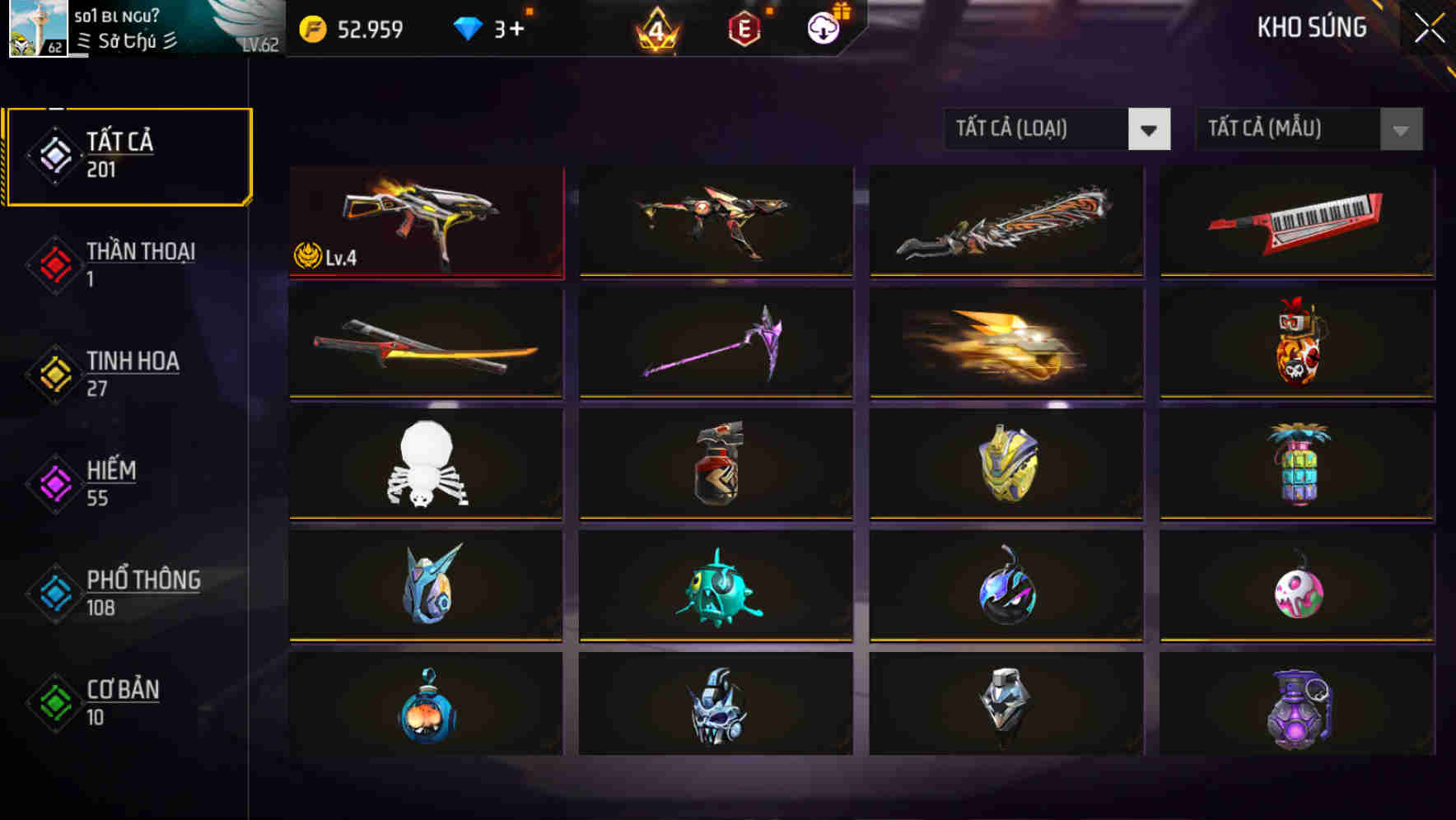This screenshot has height=820, width=1456.
Task: Open the weapon type dropdown arrow
Action: (1150, 129)
